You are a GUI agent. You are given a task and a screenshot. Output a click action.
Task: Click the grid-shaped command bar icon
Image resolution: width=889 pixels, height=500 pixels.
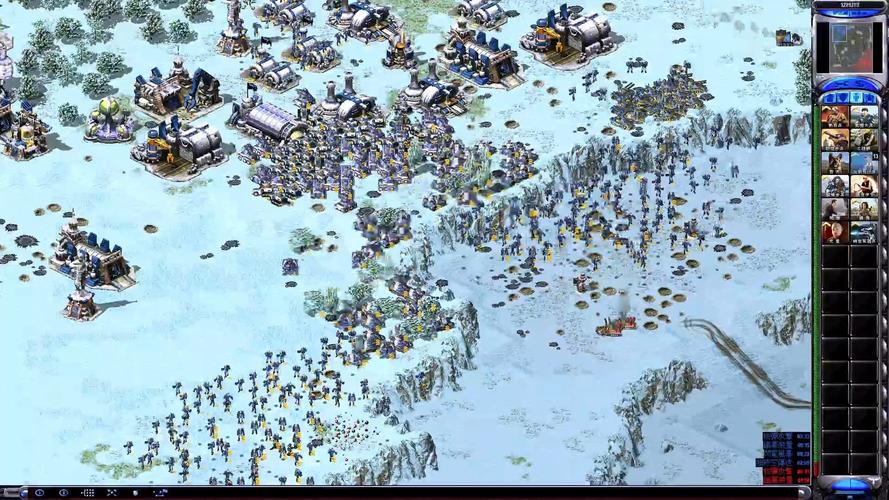pyautogui.click(x=87, y=493)
